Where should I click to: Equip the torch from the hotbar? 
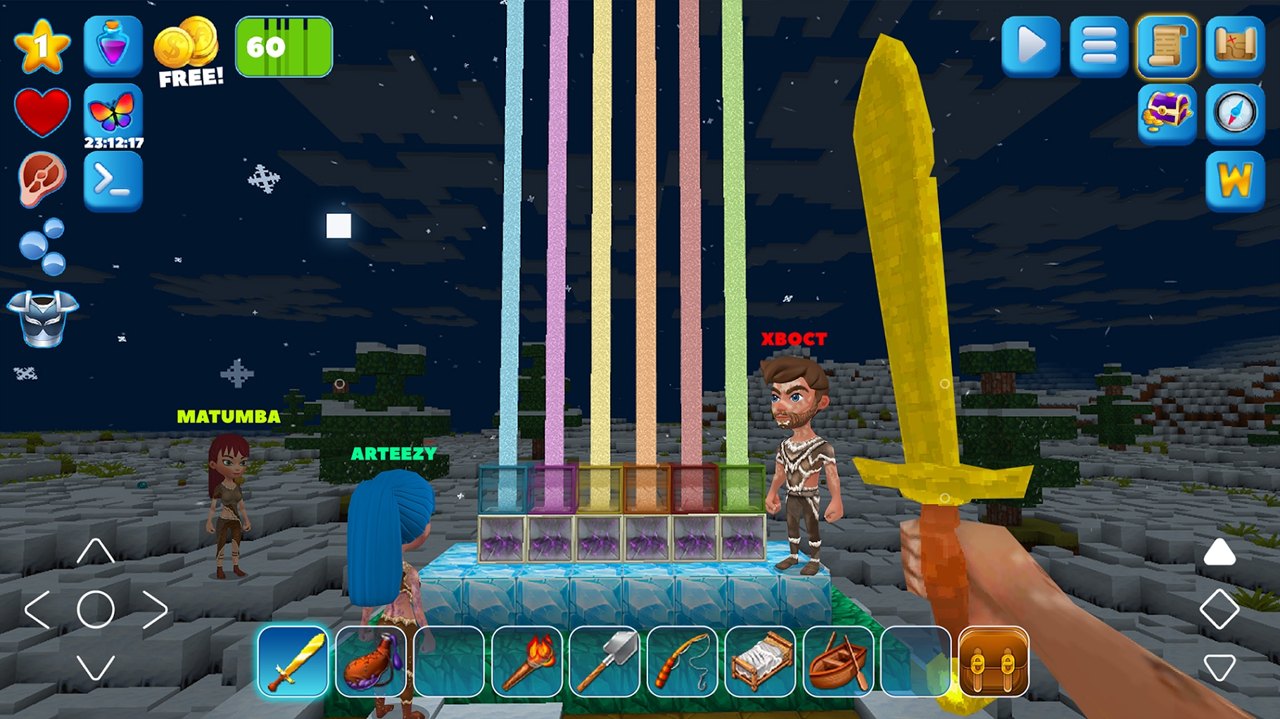coord(526,661)
